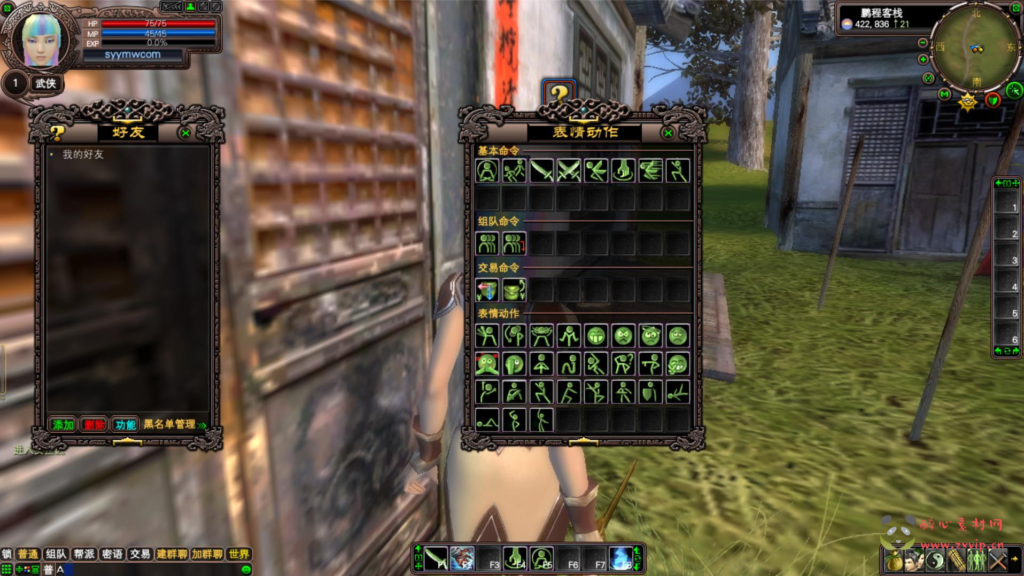
Task: Close the 好友 friends panel
Action: click(x=185, y=132)
